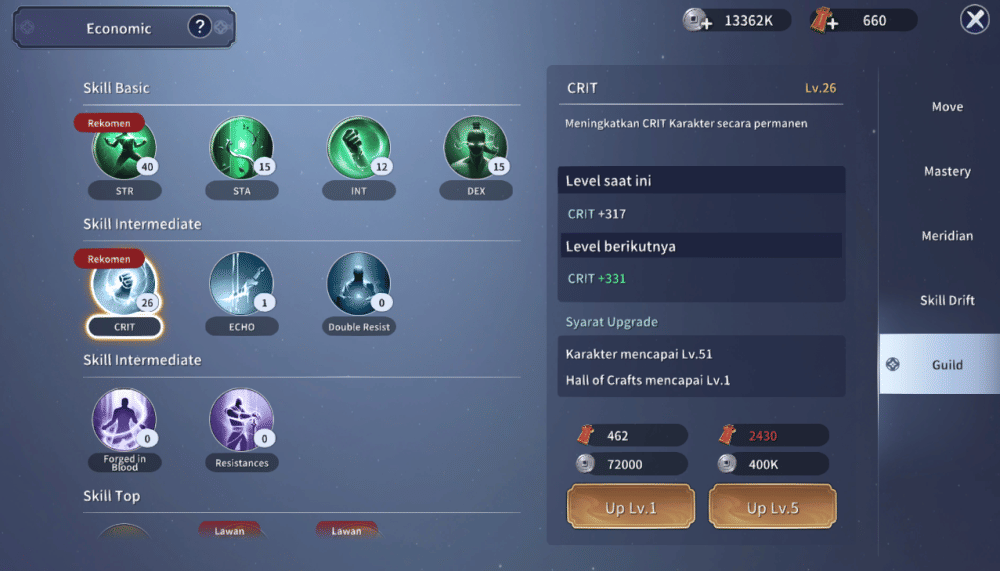1000x571 pixels.
Task: Select the Guild tab
Action: tap(947, 365)
